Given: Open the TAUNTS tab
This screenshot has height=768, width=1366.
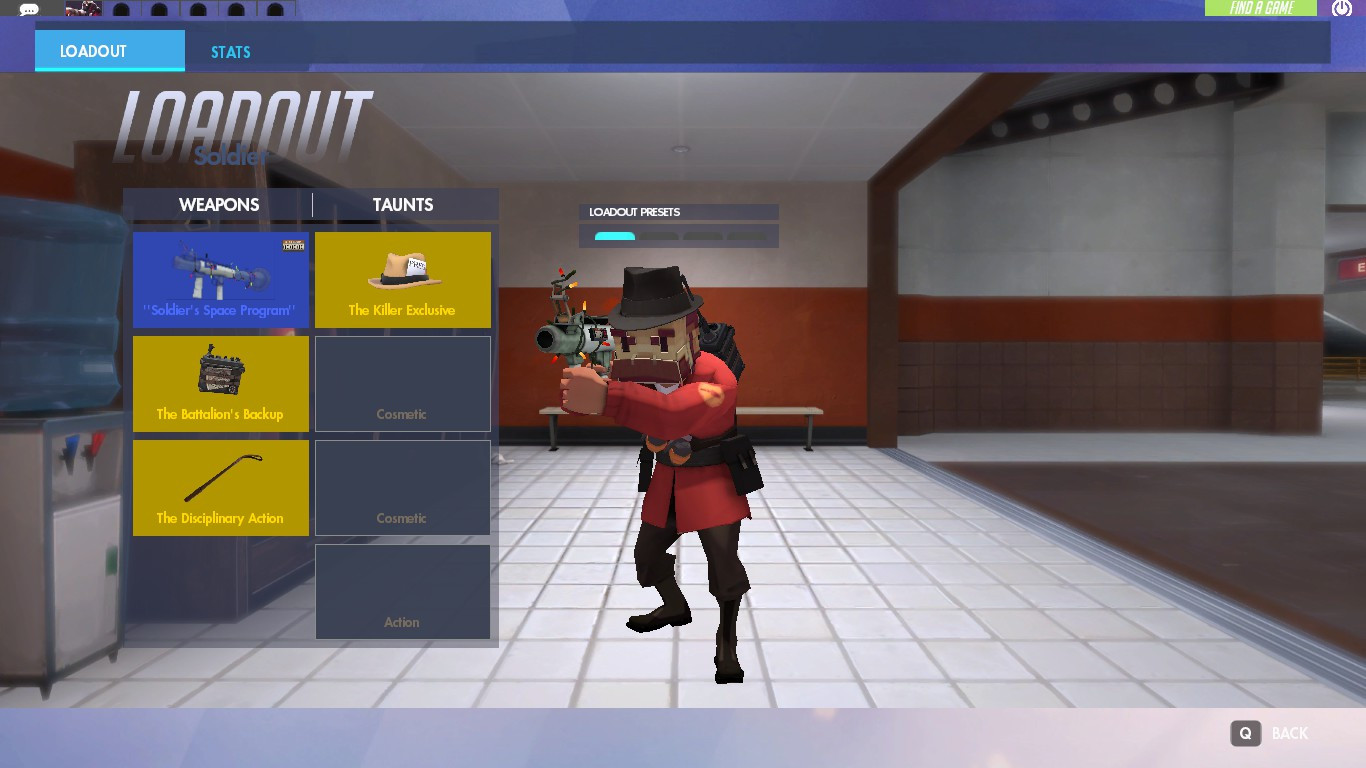Looking at the screenshot, I should 402,204.
